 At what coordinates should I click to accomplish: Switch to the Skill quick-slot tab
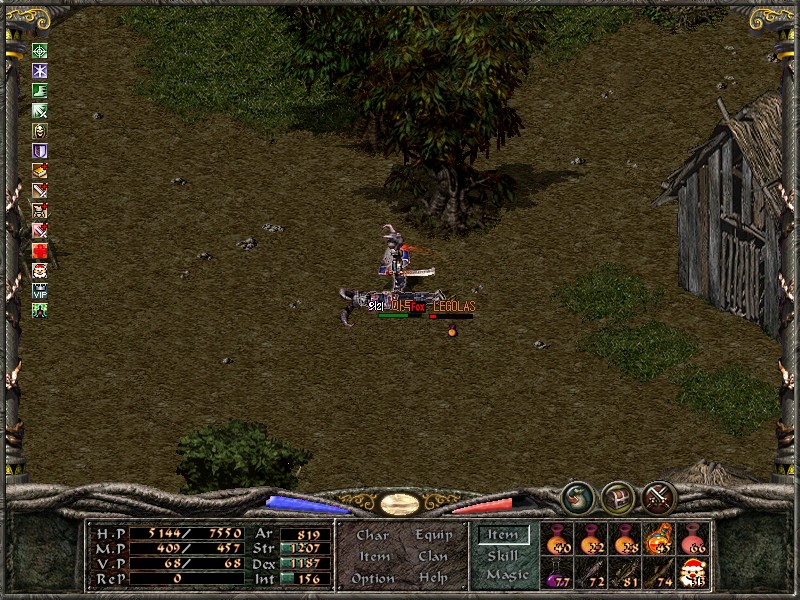pyautogui.click(x=503, y=556)
